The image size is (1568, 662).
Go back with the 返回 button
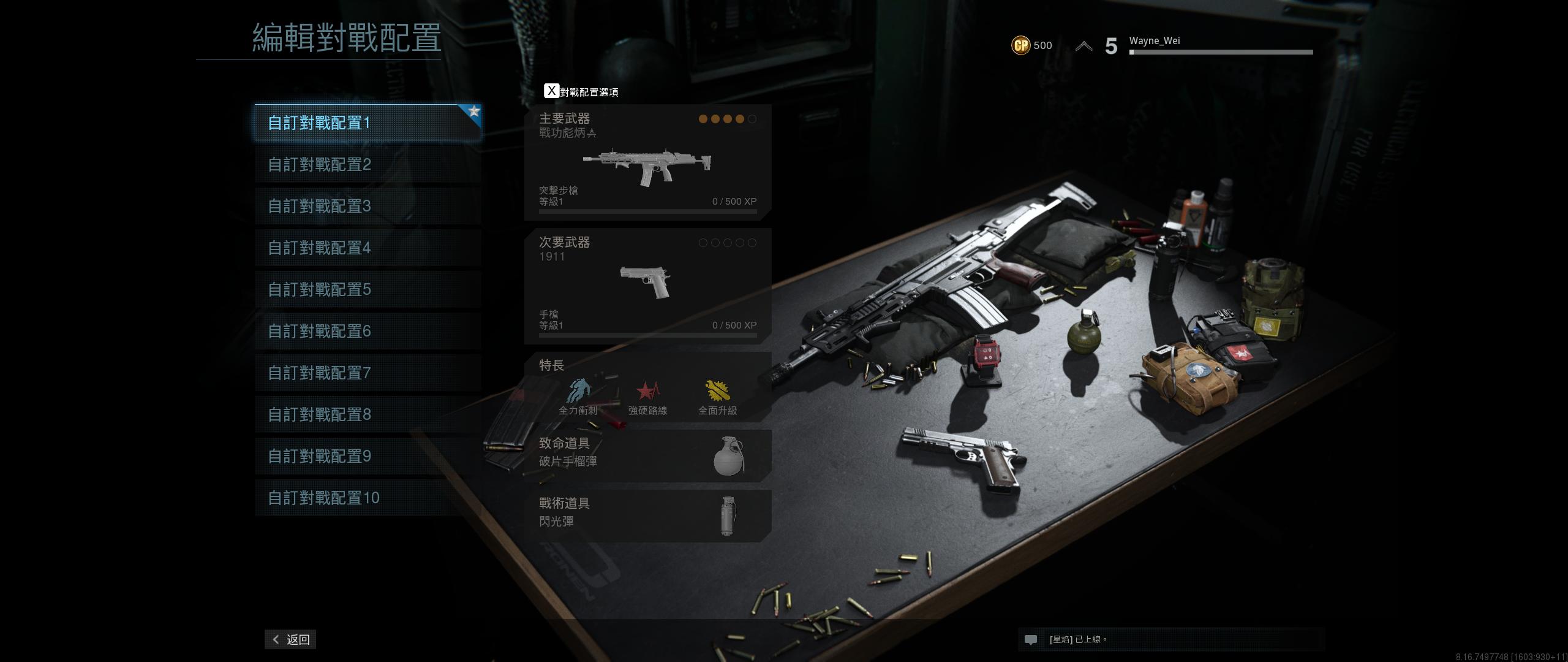pos(290,639)
